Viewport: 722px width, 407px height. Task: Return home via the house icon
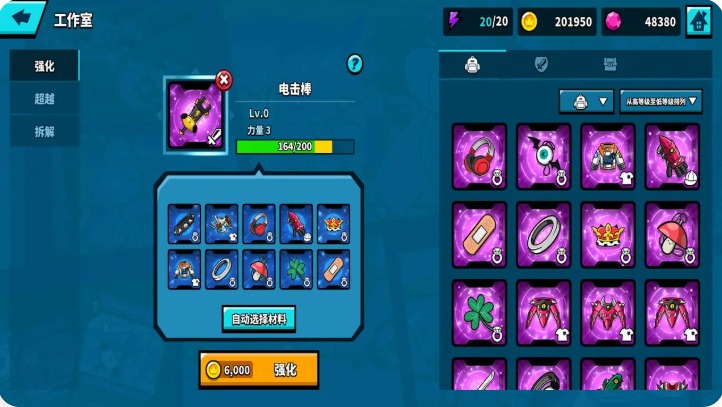click(698, 21)
